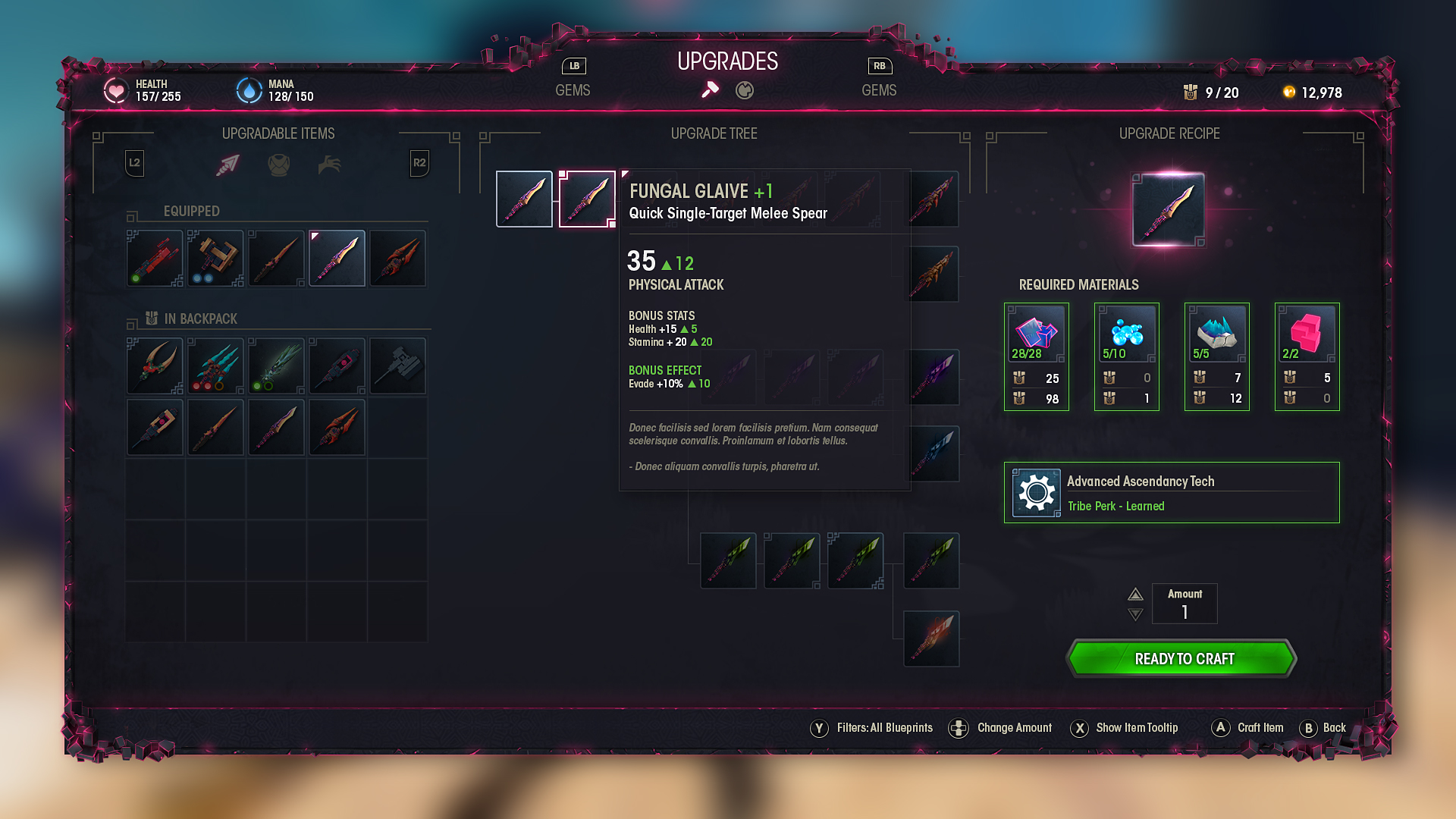The height and width of the screenshot is (819, 1456).
Task: Select the spear weapons category filter
Action: coord(227,164)
